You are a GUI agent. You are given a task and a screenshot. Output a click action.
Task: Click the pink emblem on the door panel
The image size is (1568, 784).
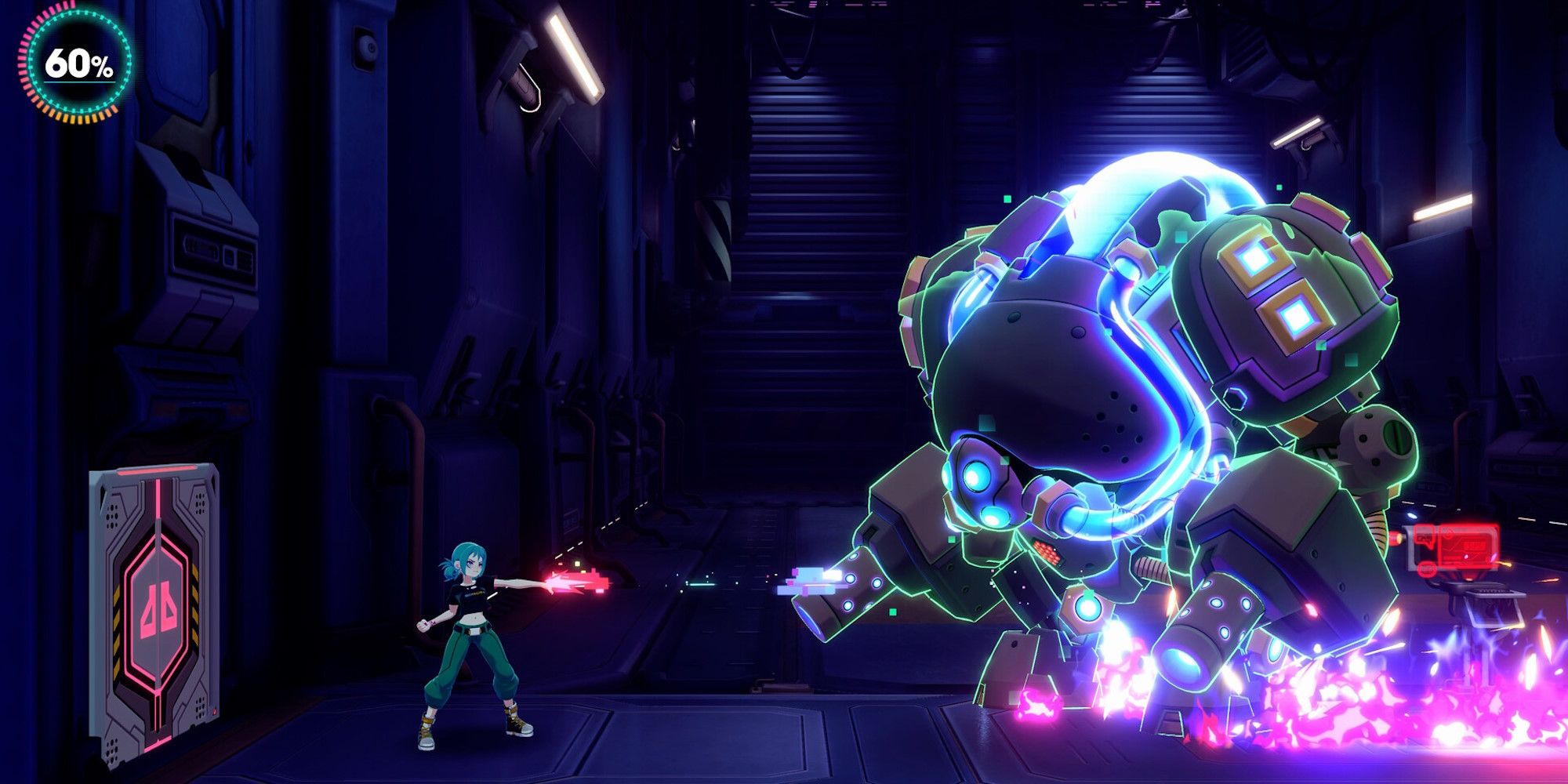[158, 605]
